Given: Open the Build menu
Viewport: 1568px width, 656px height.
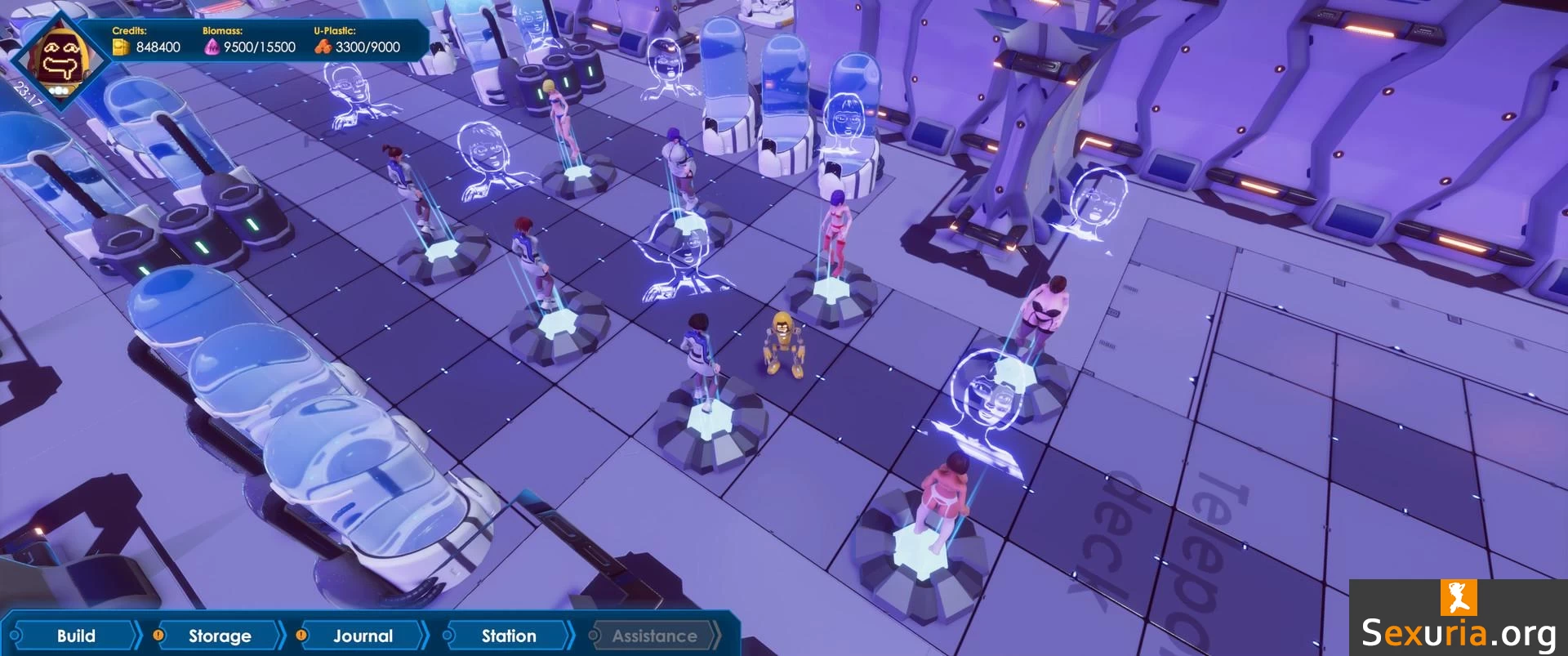Looking at the screenshot, I should tap(75, 636).
